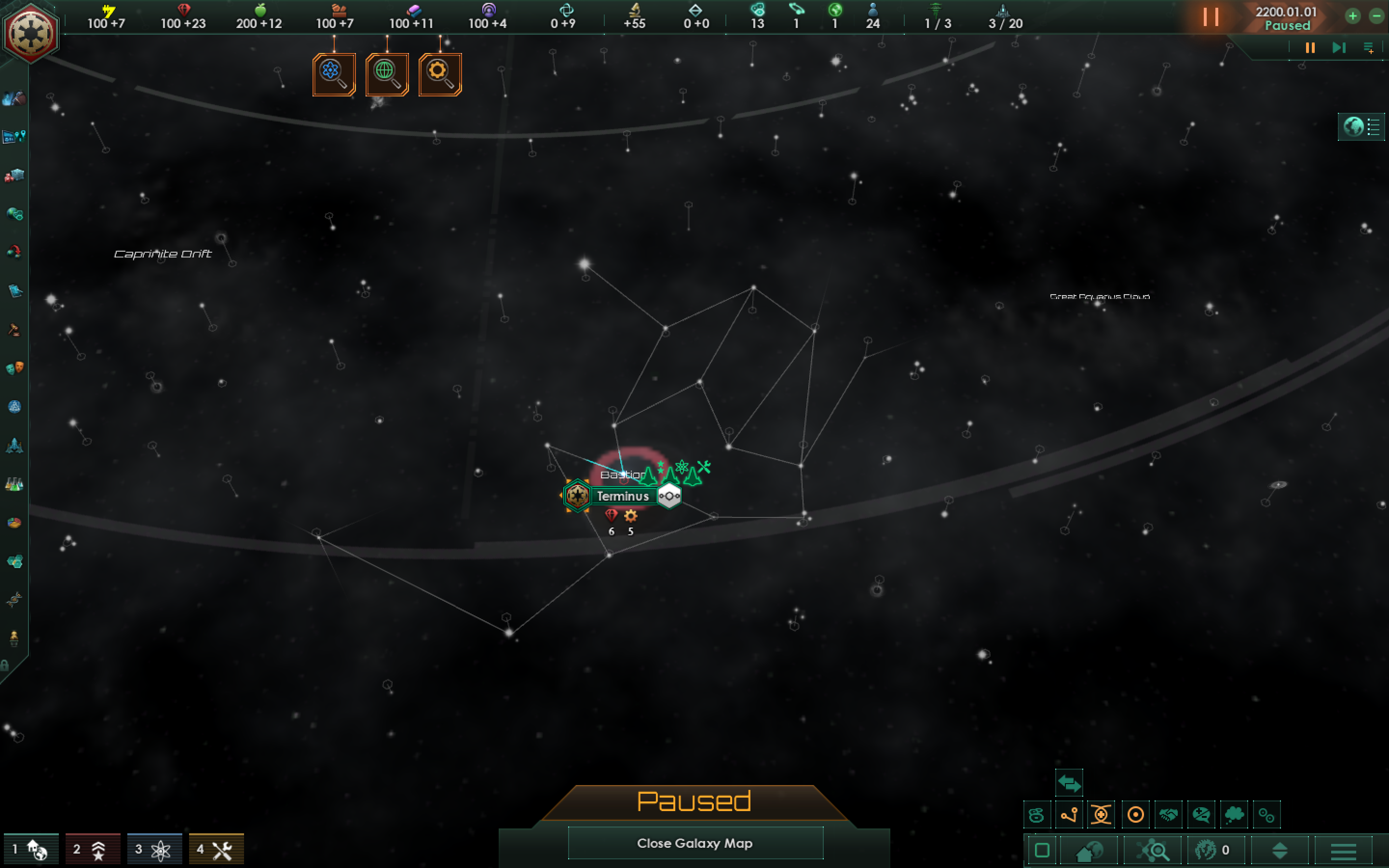Open the Factions panel
Viewport: 1389px width, 868px height.
tap(14, 368)
